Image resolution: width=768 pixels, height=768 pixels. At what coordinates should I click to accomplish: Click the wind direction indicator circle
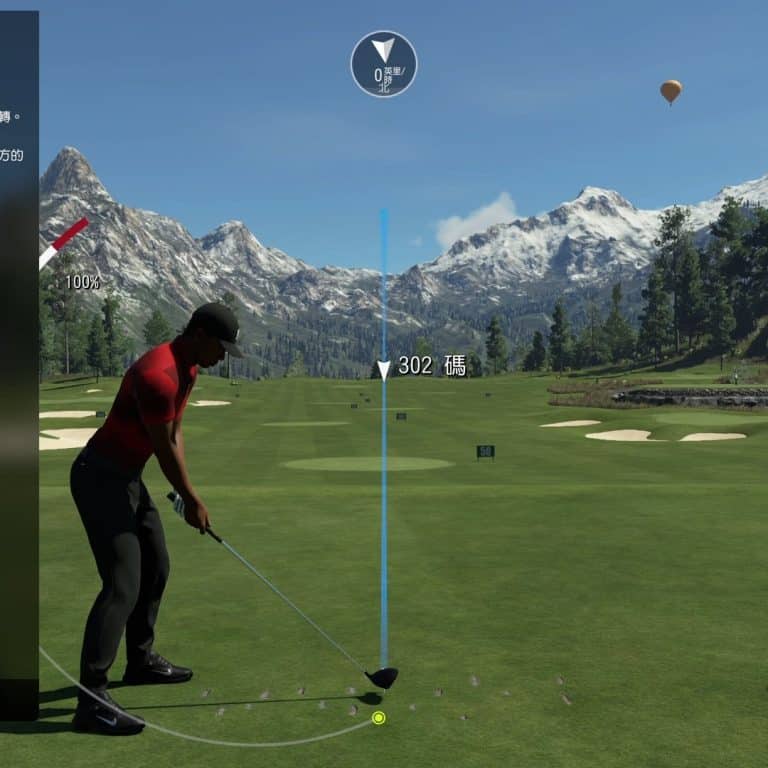pyautogui.click(x=383, y=64)
